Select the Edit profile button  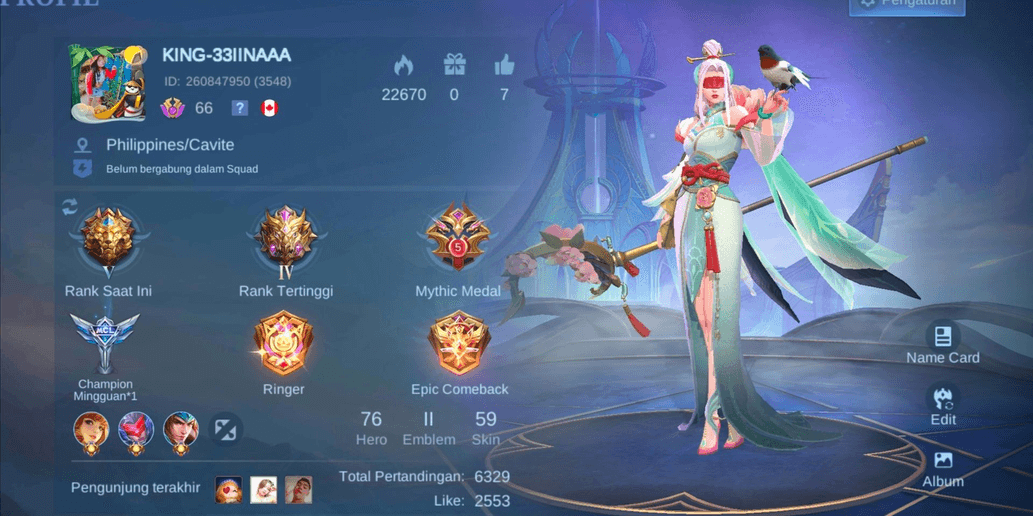click(x=942, y=403)
